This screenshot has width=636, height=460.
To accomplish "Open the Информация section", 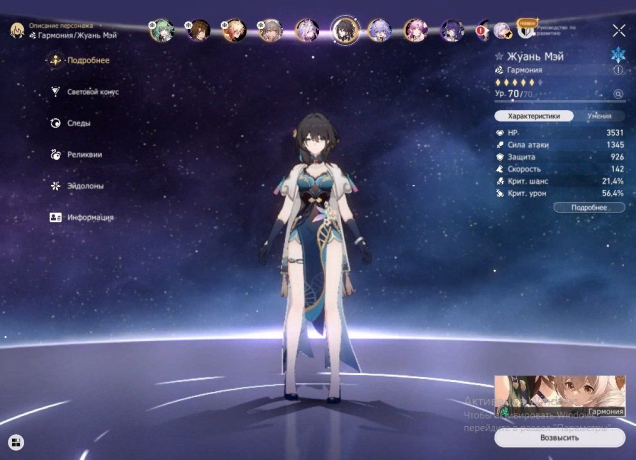I will (x=89, y=217).
